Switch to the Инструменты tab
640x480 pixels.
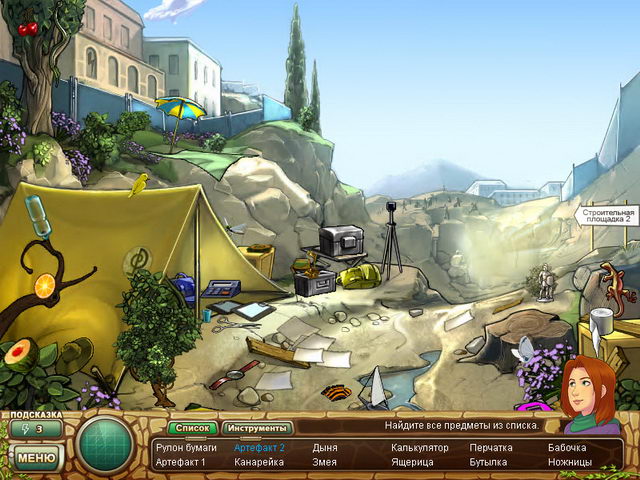tap(255, 428)
